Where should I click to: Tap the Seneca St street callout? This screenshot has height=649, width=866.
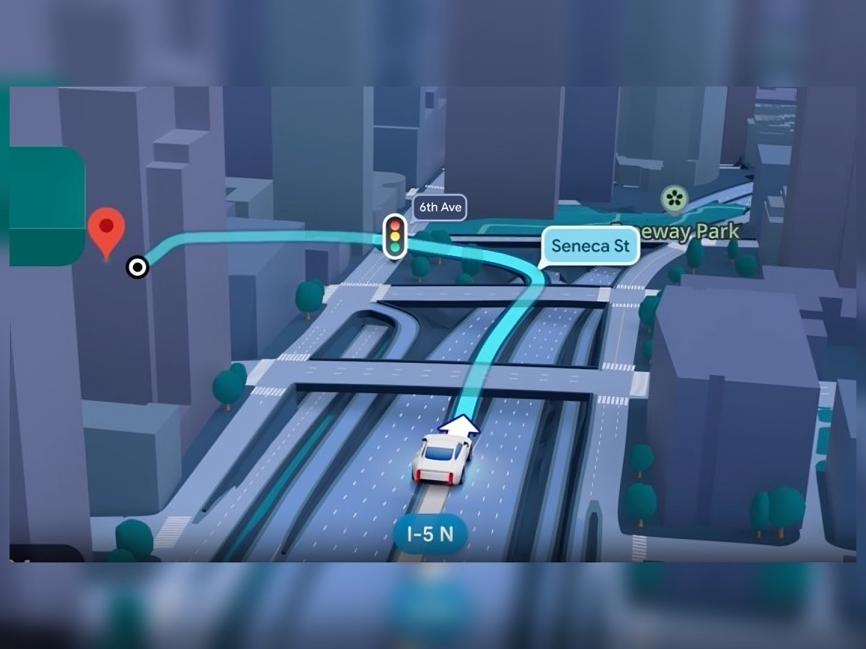(x=590, y=245)
